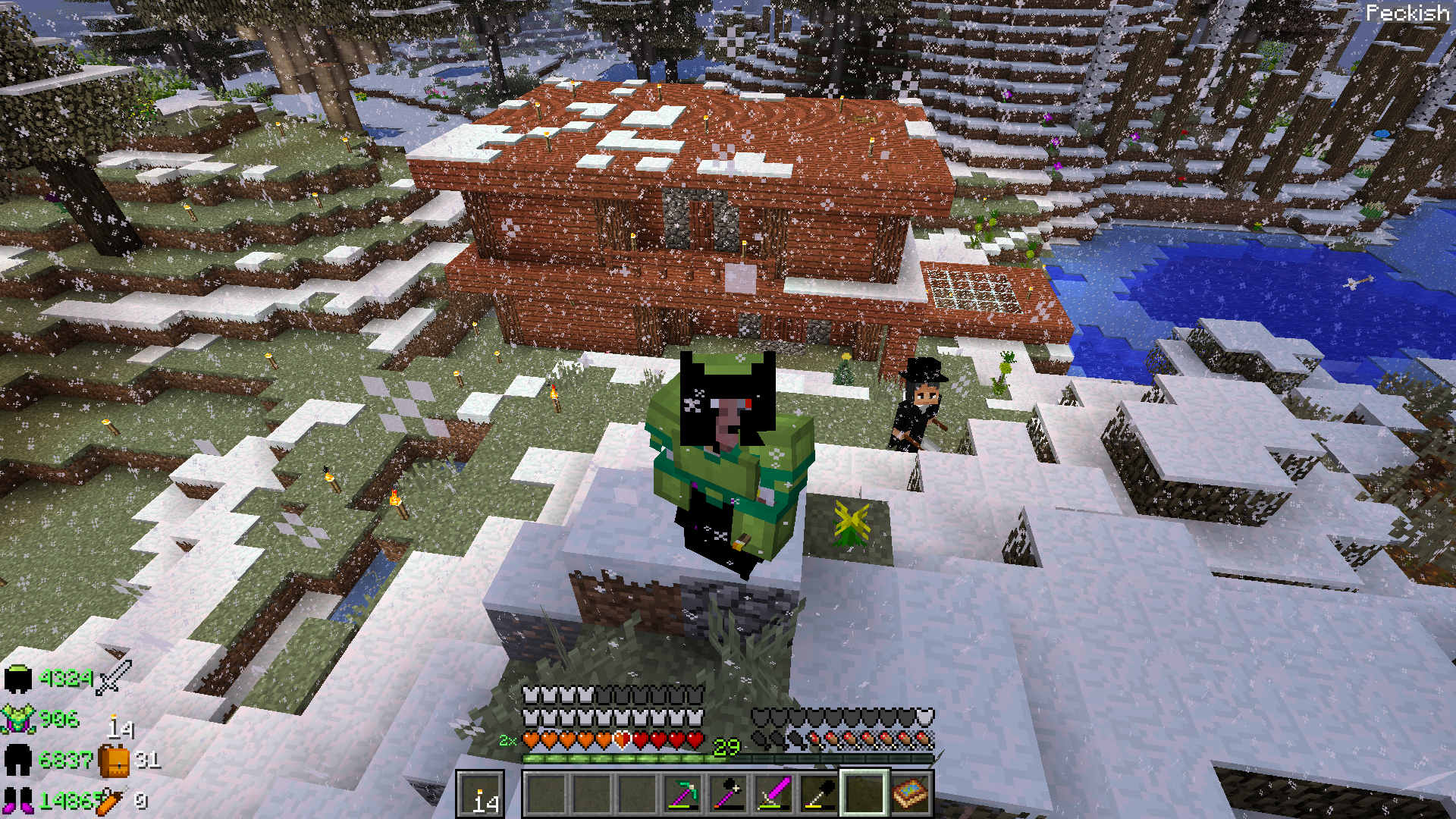This screenshot has height=819, width=1456.
Task: Click the helmet durability icon
Action: pyautogui.click(x=18, y=679)
